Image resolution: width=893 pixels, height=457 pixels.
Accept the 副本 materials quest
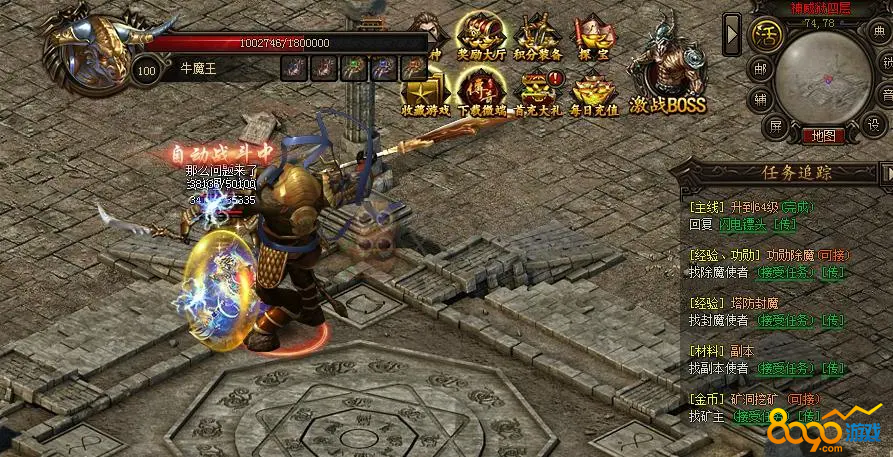click(783, 368)
